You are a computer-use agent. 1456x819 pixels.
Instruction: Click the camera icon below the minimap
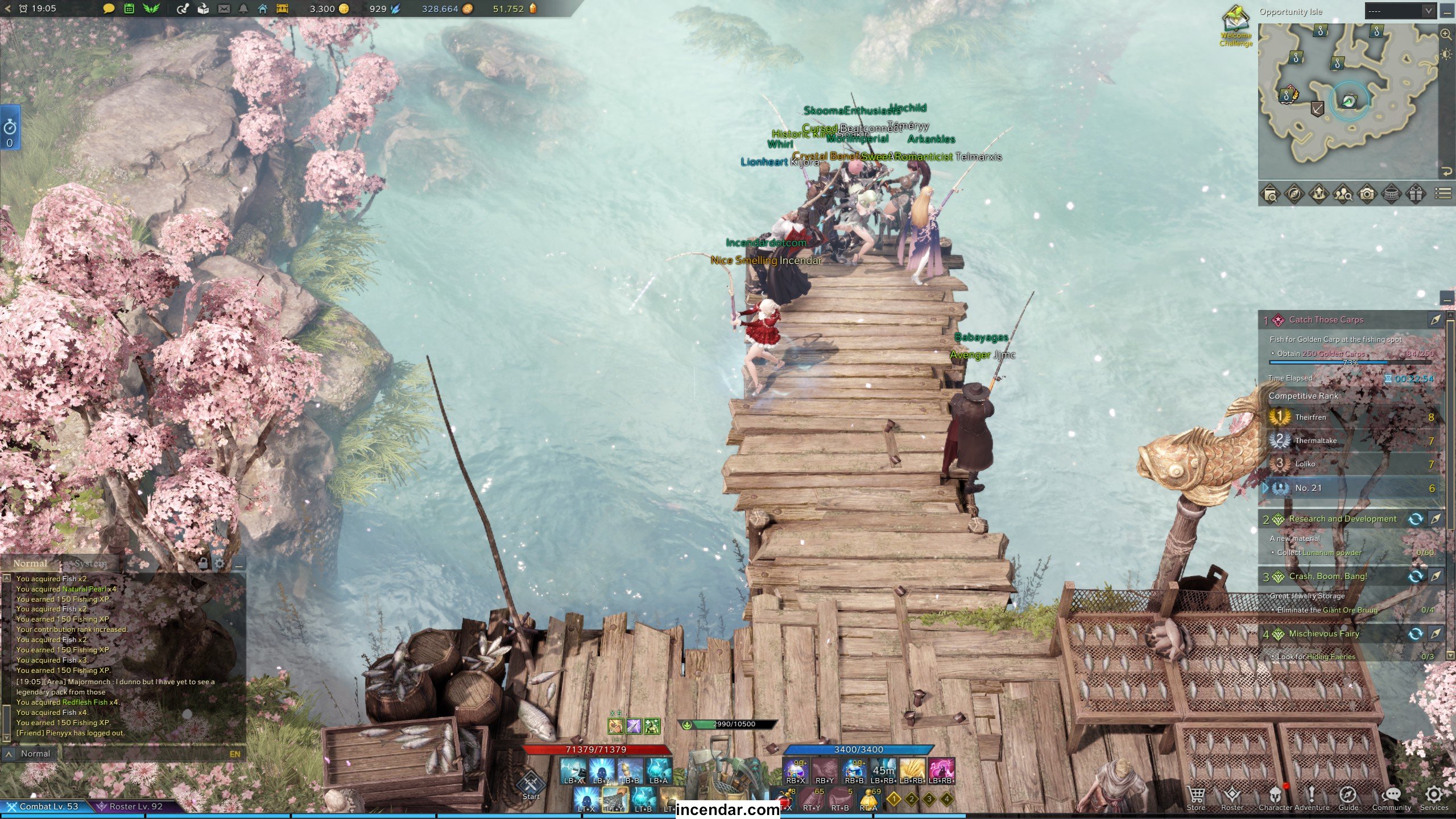click(x=1367, y=194)
